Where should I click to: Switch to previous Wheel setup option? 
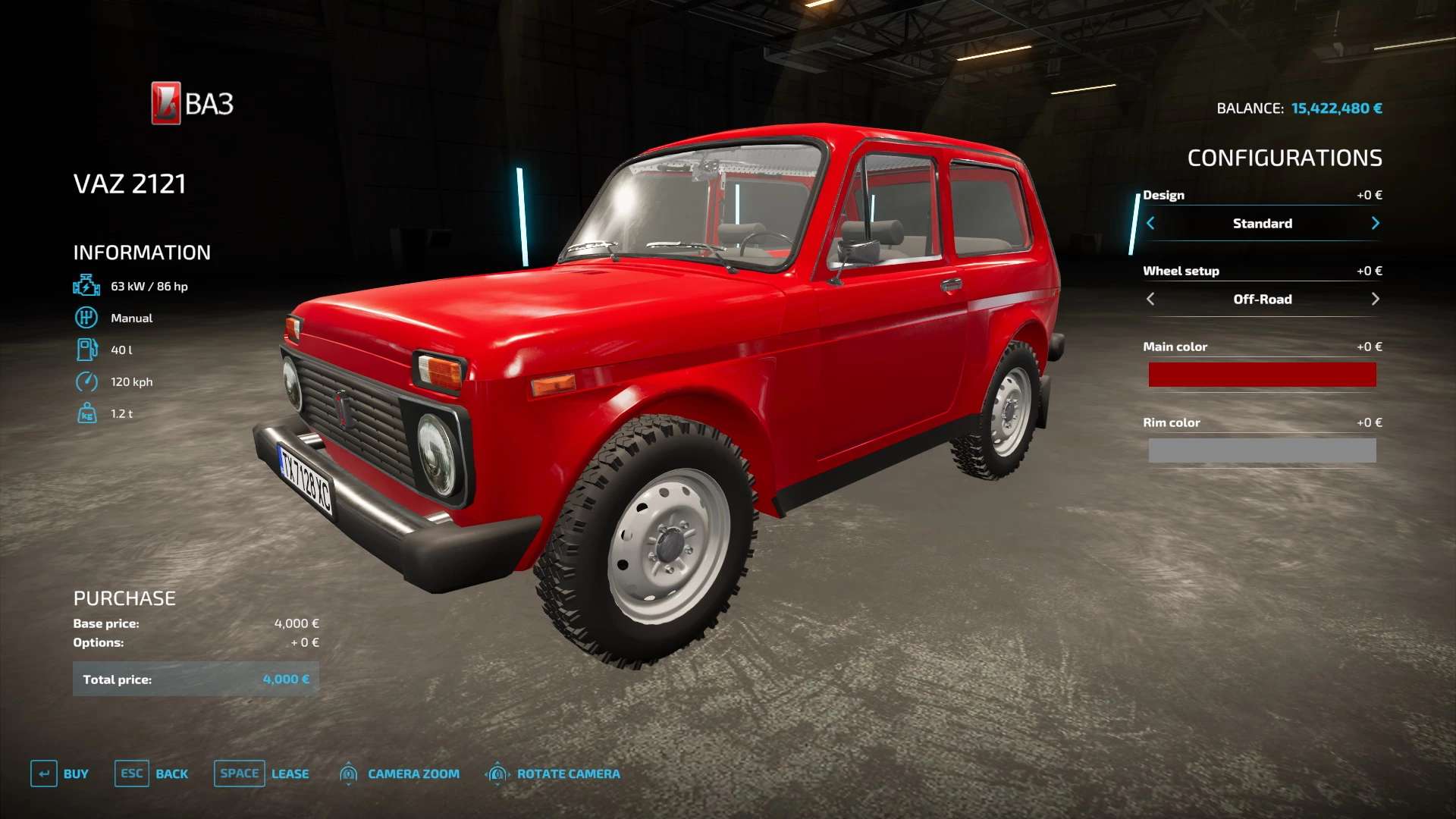tap(1150, 299)
